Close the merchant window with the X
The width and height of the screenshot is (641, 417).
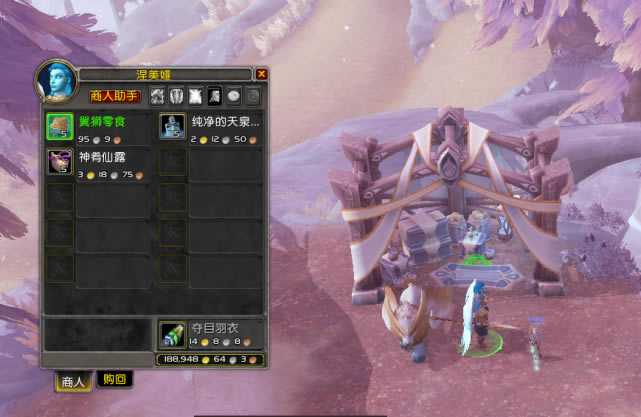coord(262,74)
